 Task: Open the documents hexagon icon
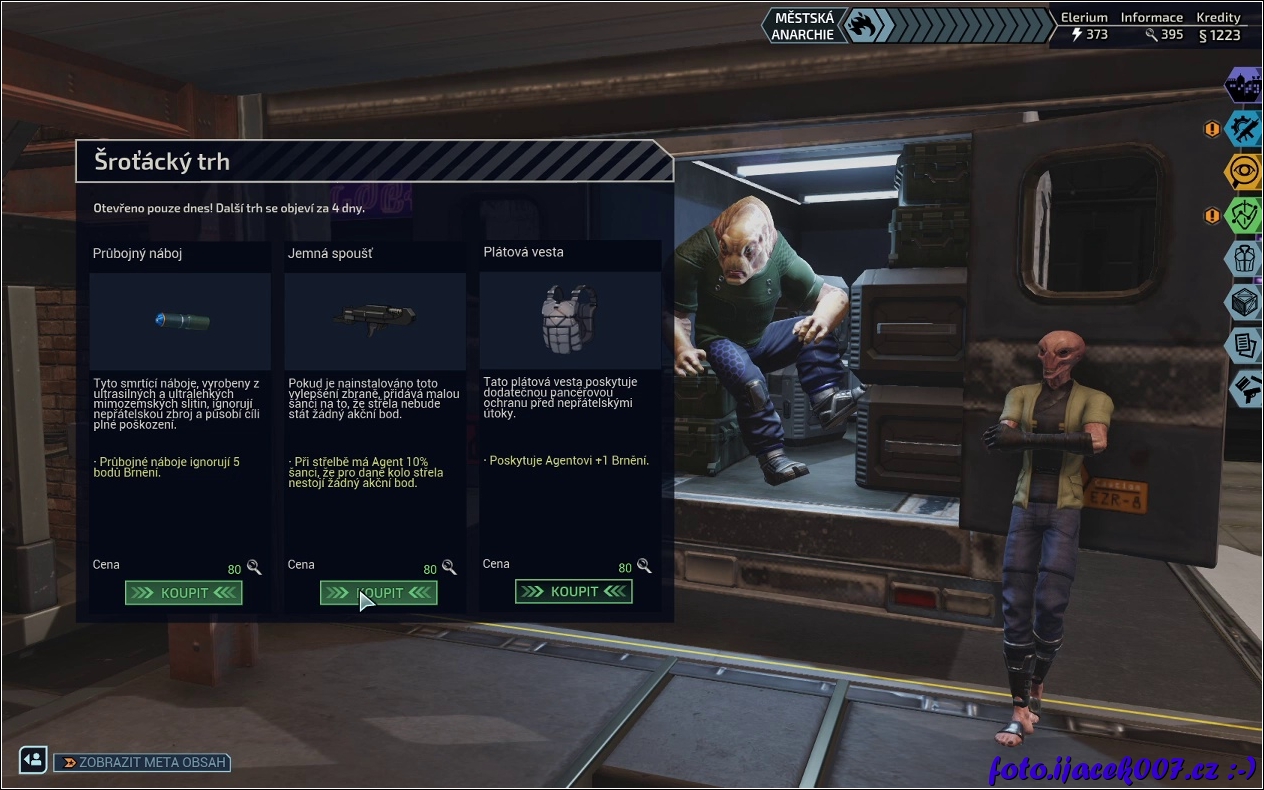pos(1244,345)
